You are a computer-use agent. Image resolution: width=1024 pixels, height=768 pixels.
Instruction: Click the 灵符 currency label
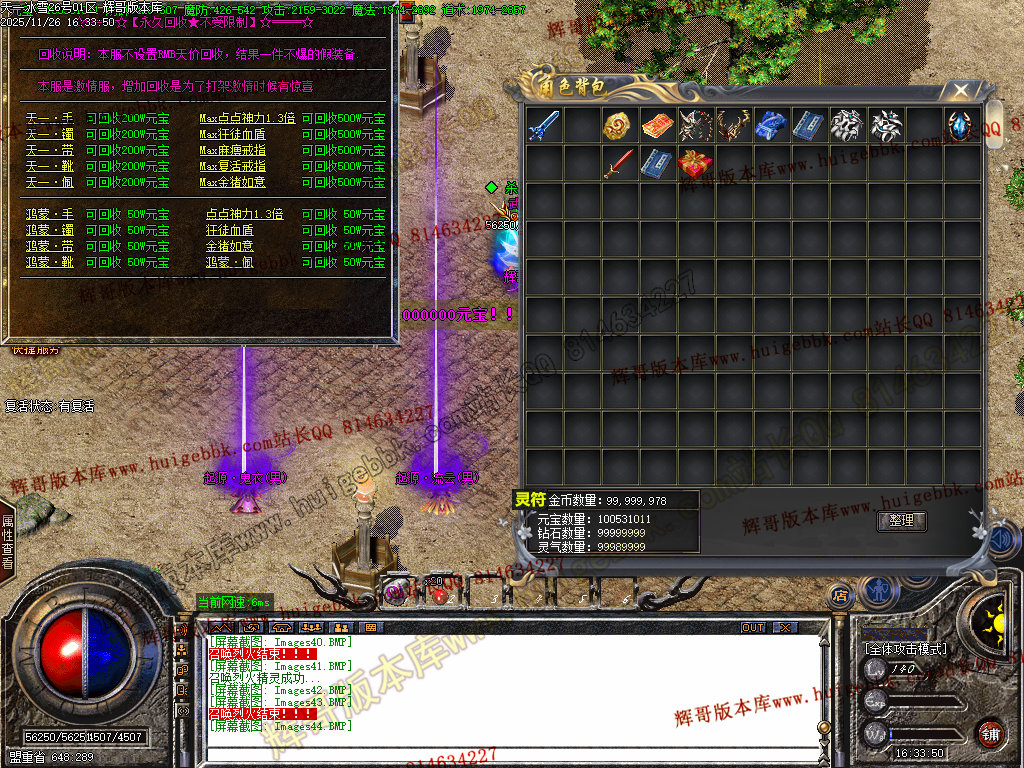[x=528, y=500]
